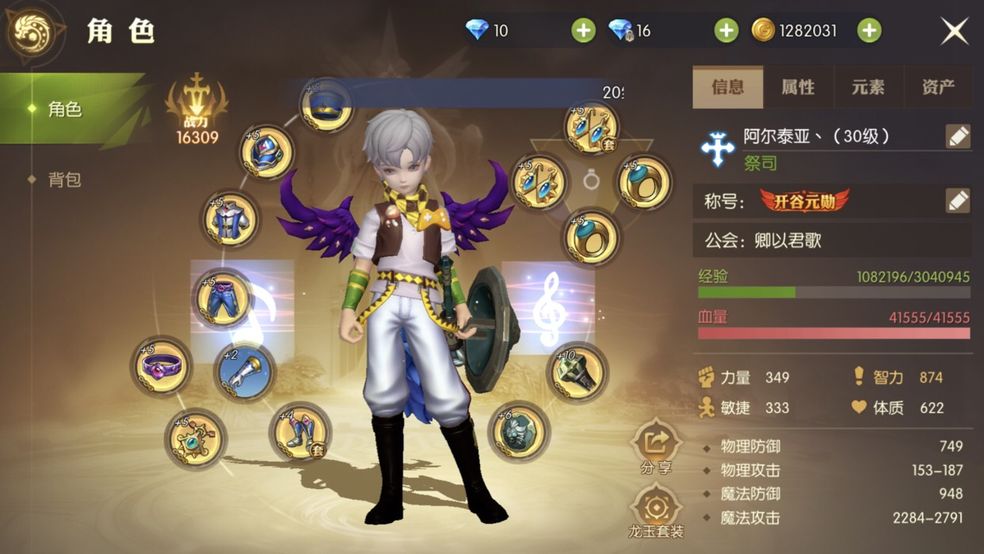Screen dimensions: 984x554
Task: Select the +2 white gloves slot
Action: [246, 371]
